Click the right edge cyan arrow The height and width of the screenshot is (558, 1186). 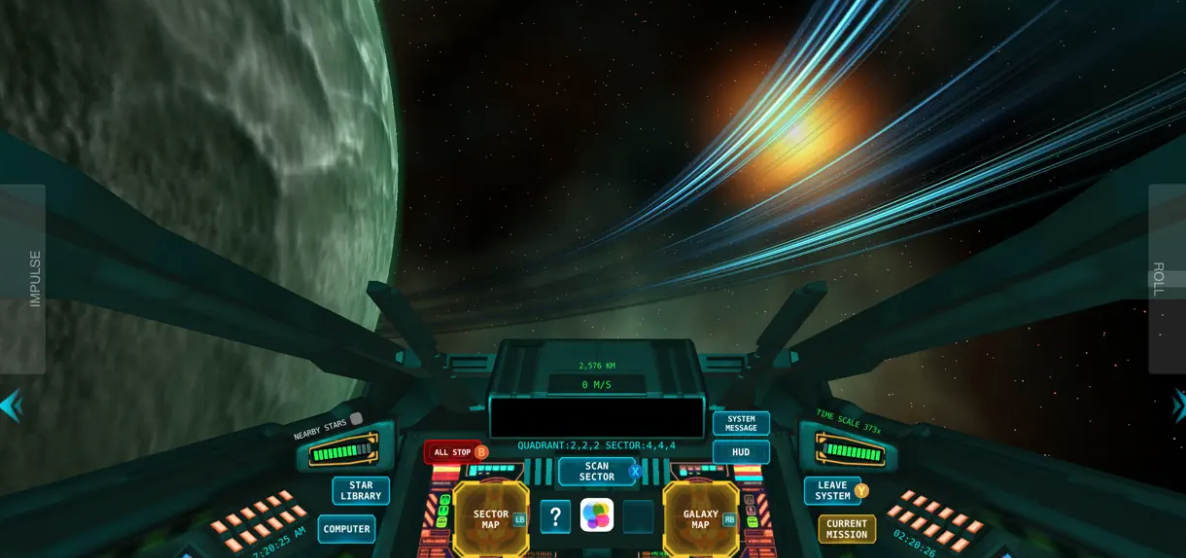pos(1178,406)
